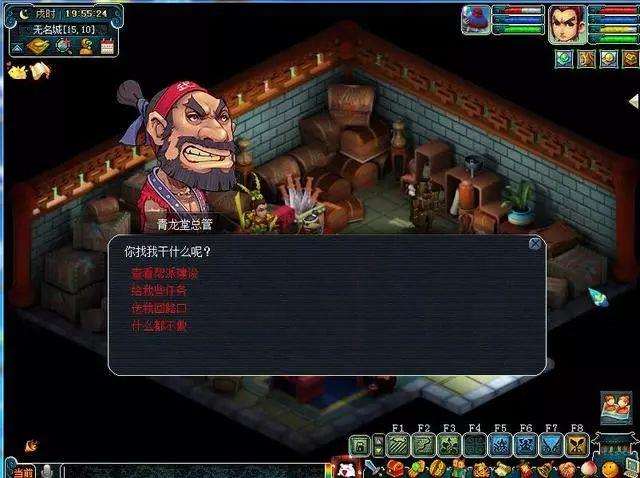Screen dimensions: 640x478
Task: Click the green gem buff icon
Action: 563,59
